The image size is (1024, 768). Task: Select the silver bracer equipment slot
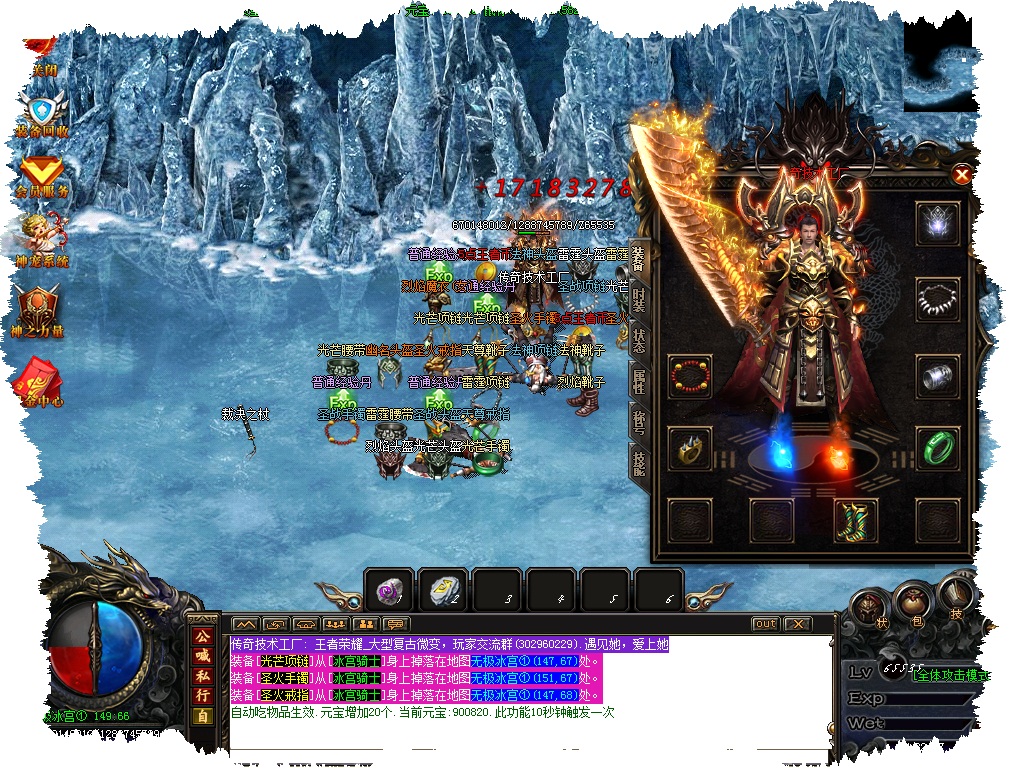coord(936,376)
